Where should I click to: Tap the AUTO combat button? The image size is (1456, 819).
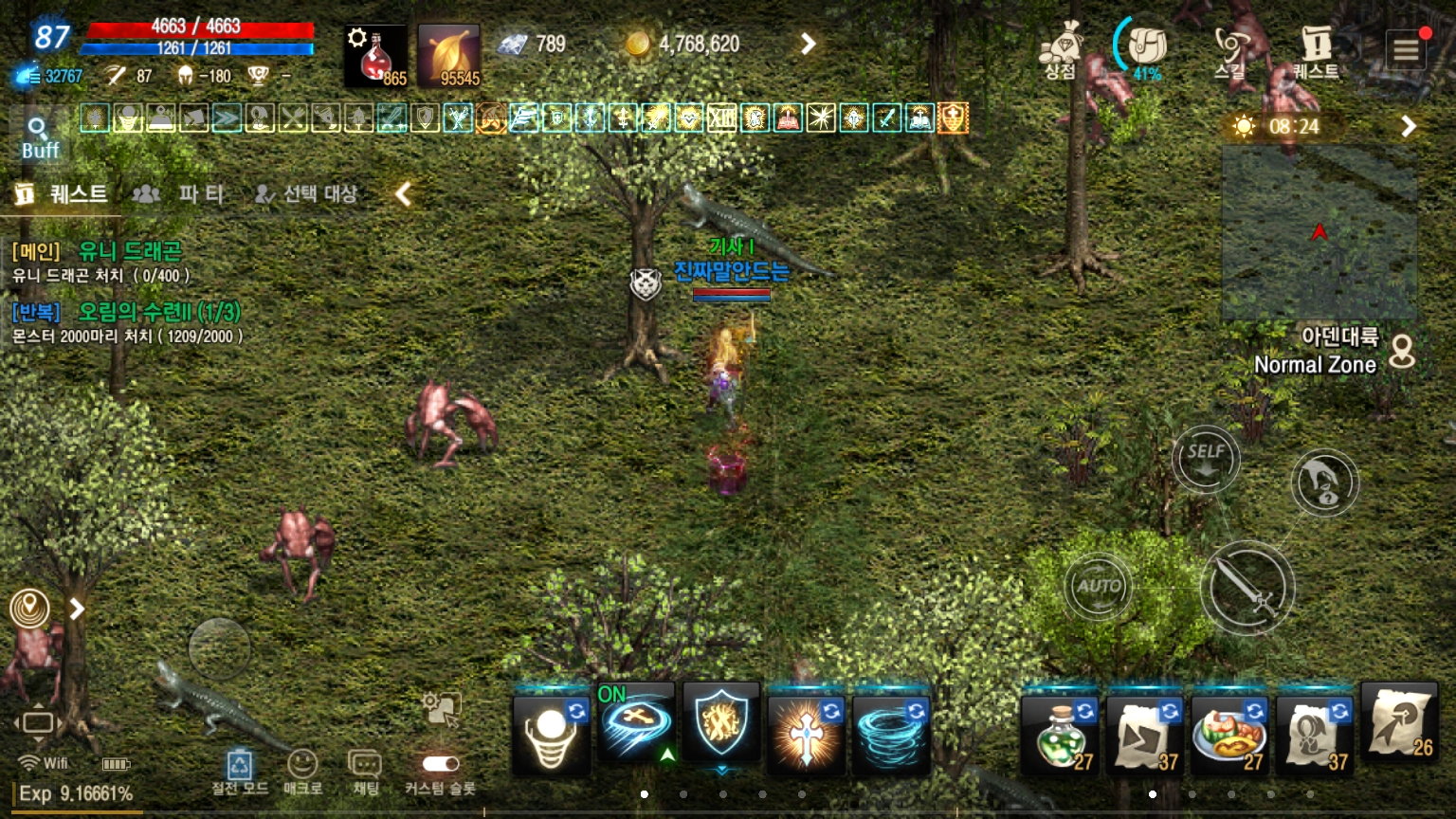click(x=1098, y=588)
